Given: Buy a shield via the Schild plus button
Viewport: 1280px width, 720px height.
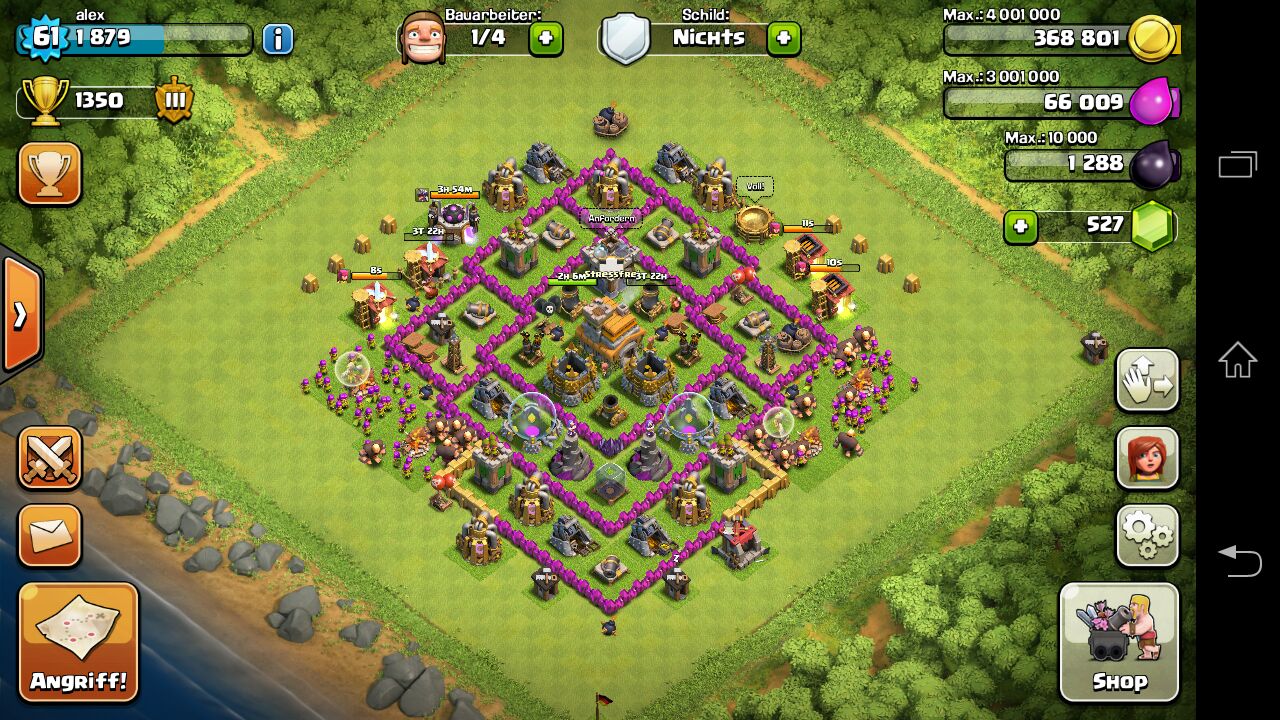Looking at the screenshot, I should 783,39.
